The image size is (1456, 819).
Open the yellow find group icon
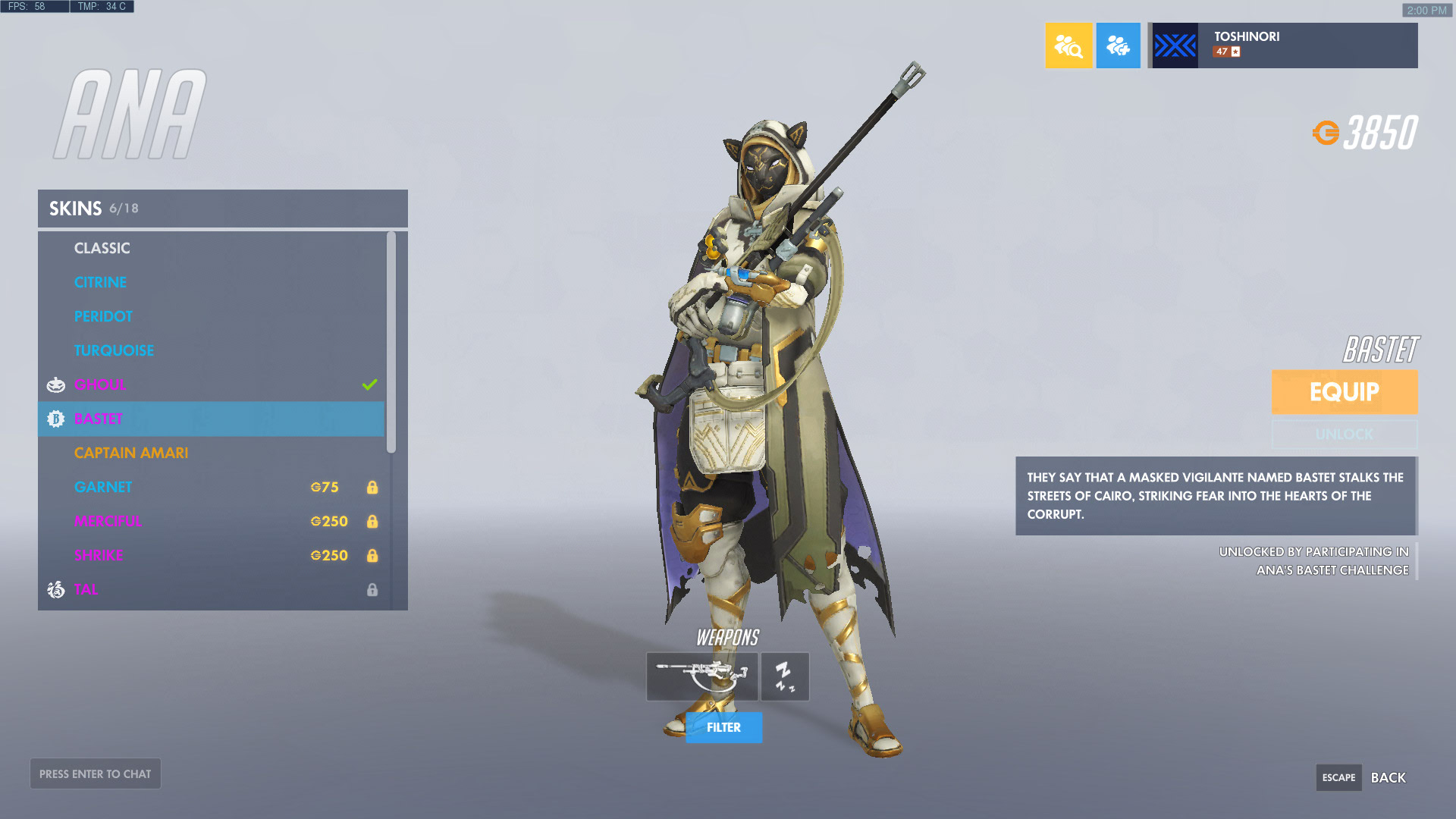coord(1068,45)
